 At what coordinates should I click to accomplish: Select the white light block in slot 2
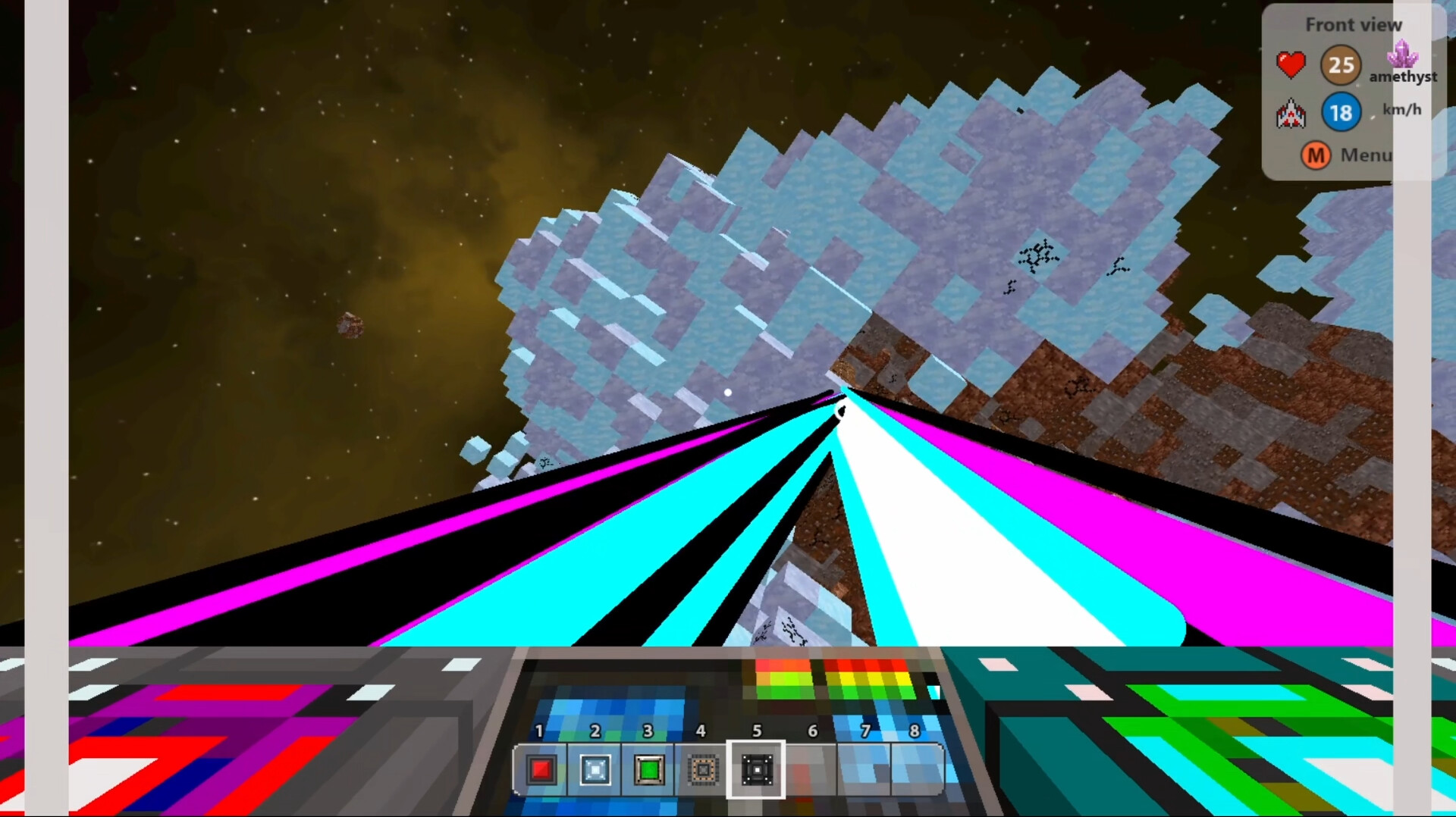595,770
